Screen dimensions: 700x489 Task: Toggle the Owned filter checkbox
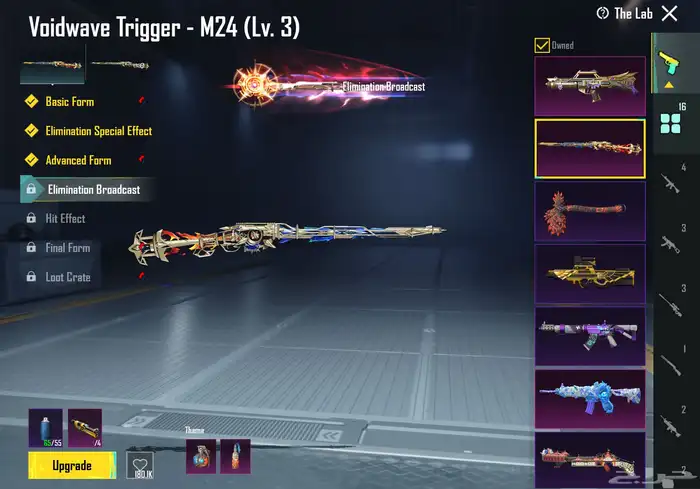click(x=542, y=45)
